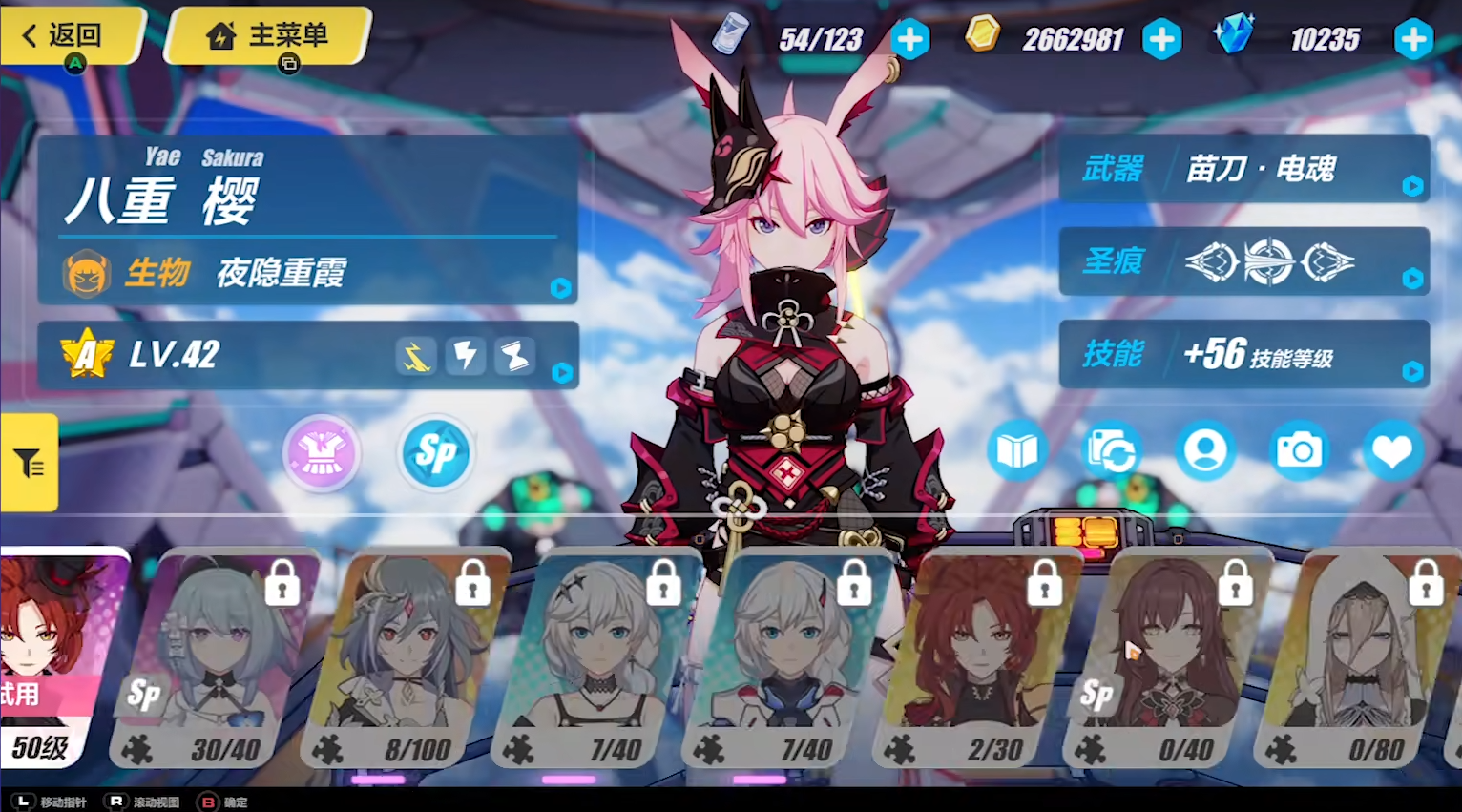Select the SP badge icon
This screenshot has width=1462, height=812.
[435, 453]
